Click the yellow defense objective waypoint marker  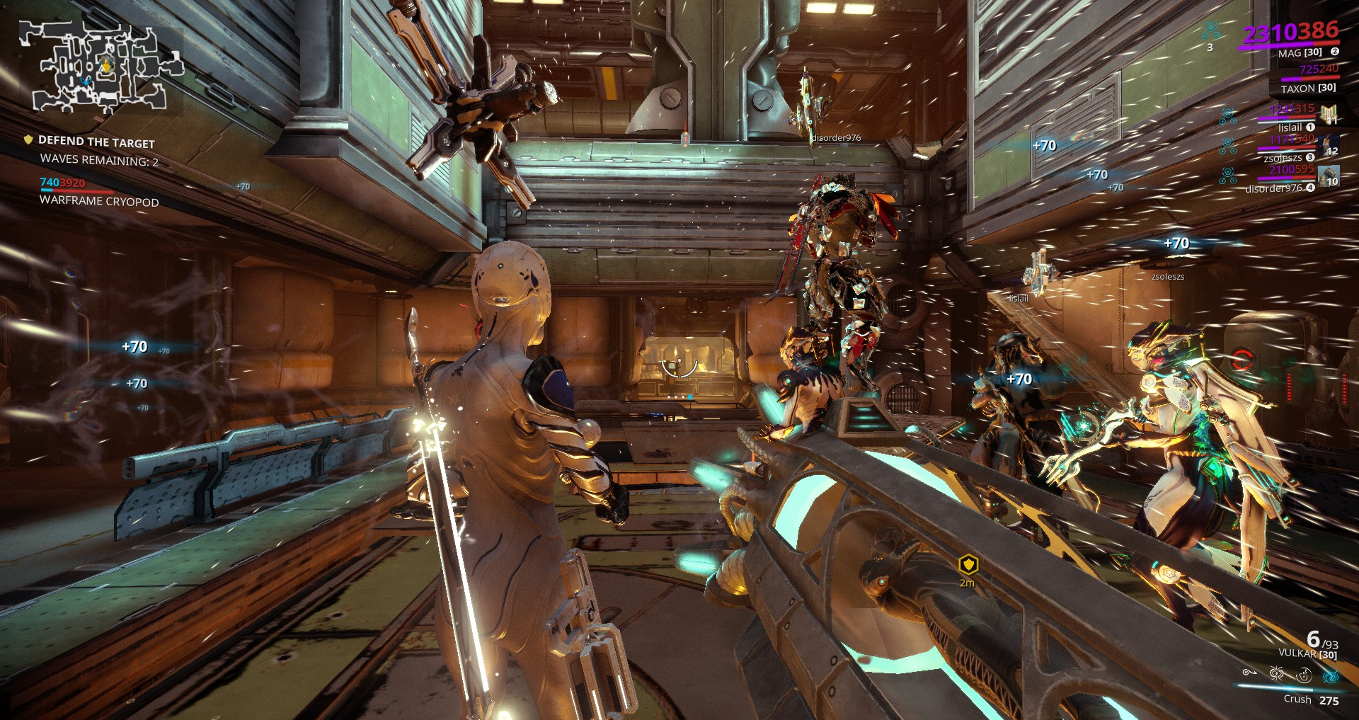(x=967, y=564)
